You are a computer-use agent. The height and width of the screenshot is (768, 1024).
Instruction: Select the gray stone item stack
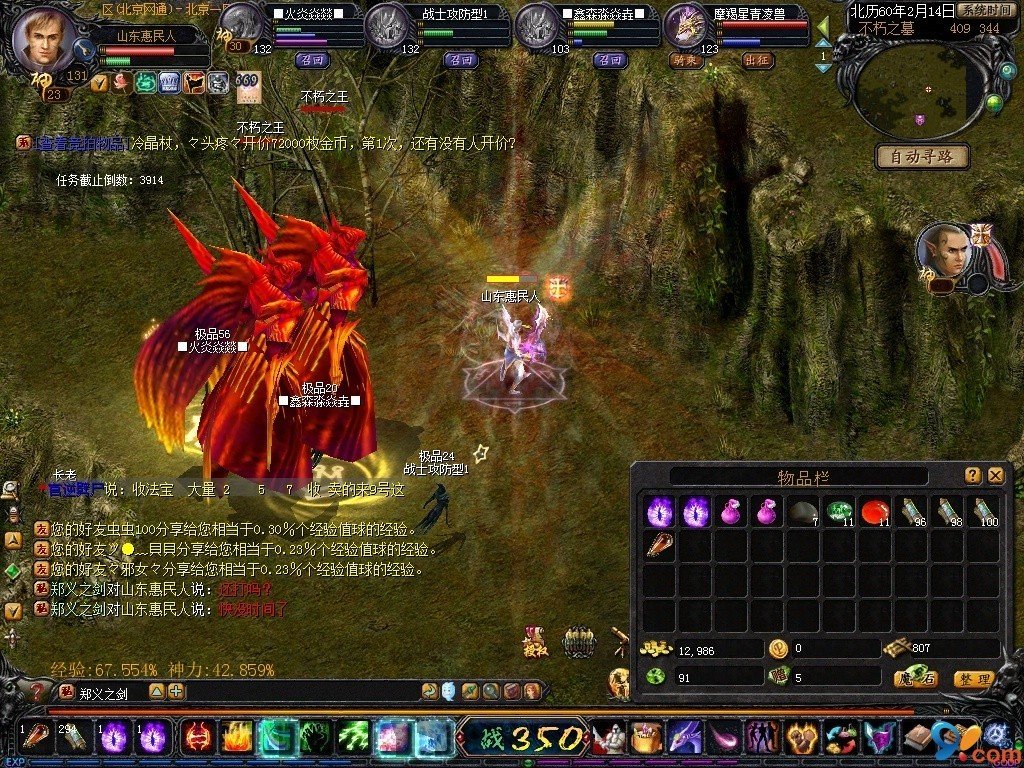802,512
